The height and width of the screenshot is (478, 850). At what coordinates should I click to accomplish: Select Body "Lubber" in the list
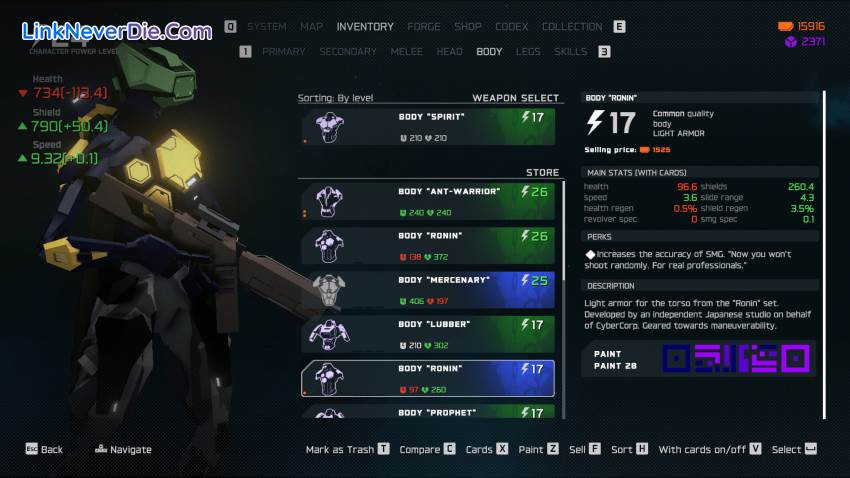(428, 333)
